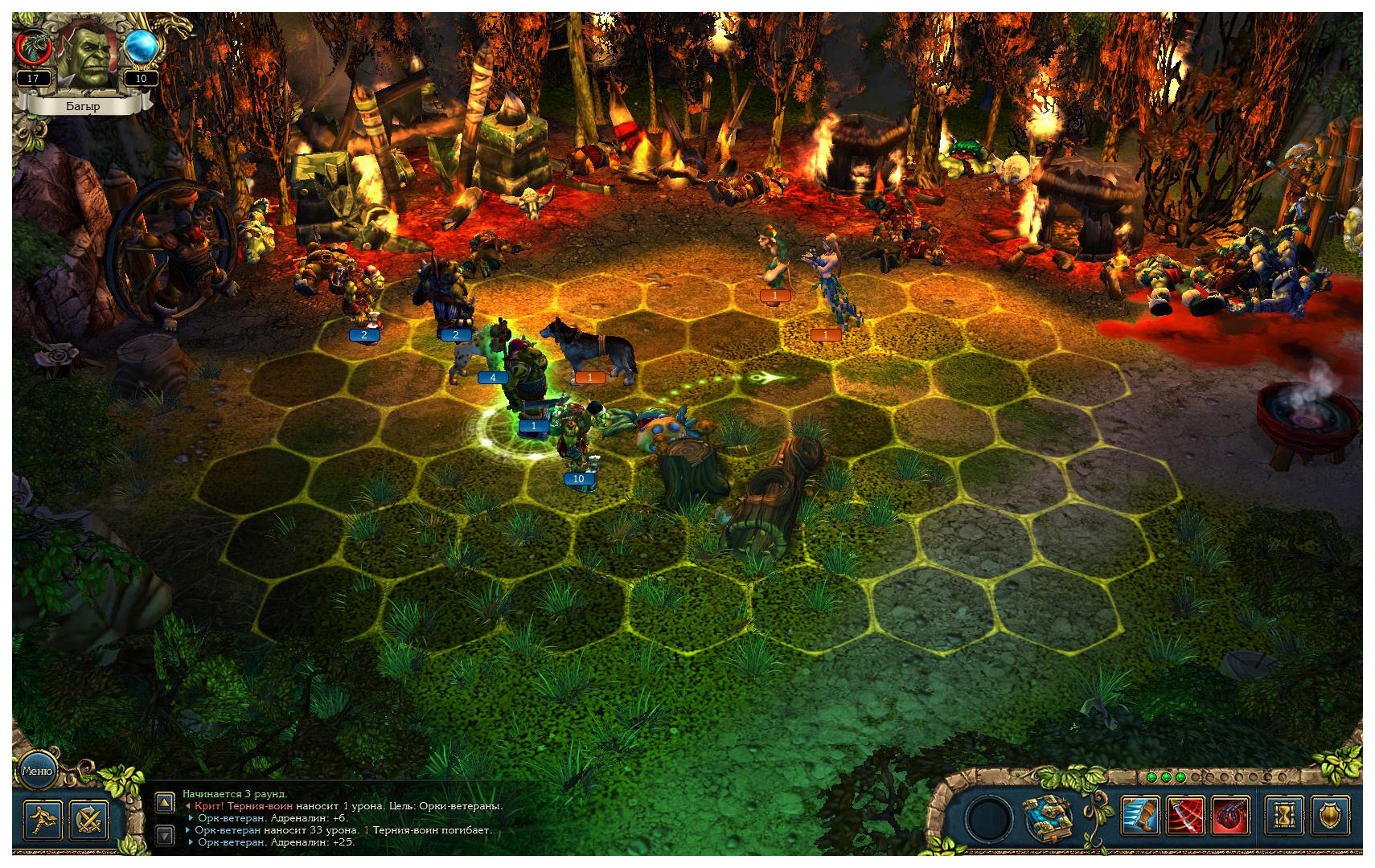
Task: Choose the golden shield defend button
Action: pos(1331,817)
